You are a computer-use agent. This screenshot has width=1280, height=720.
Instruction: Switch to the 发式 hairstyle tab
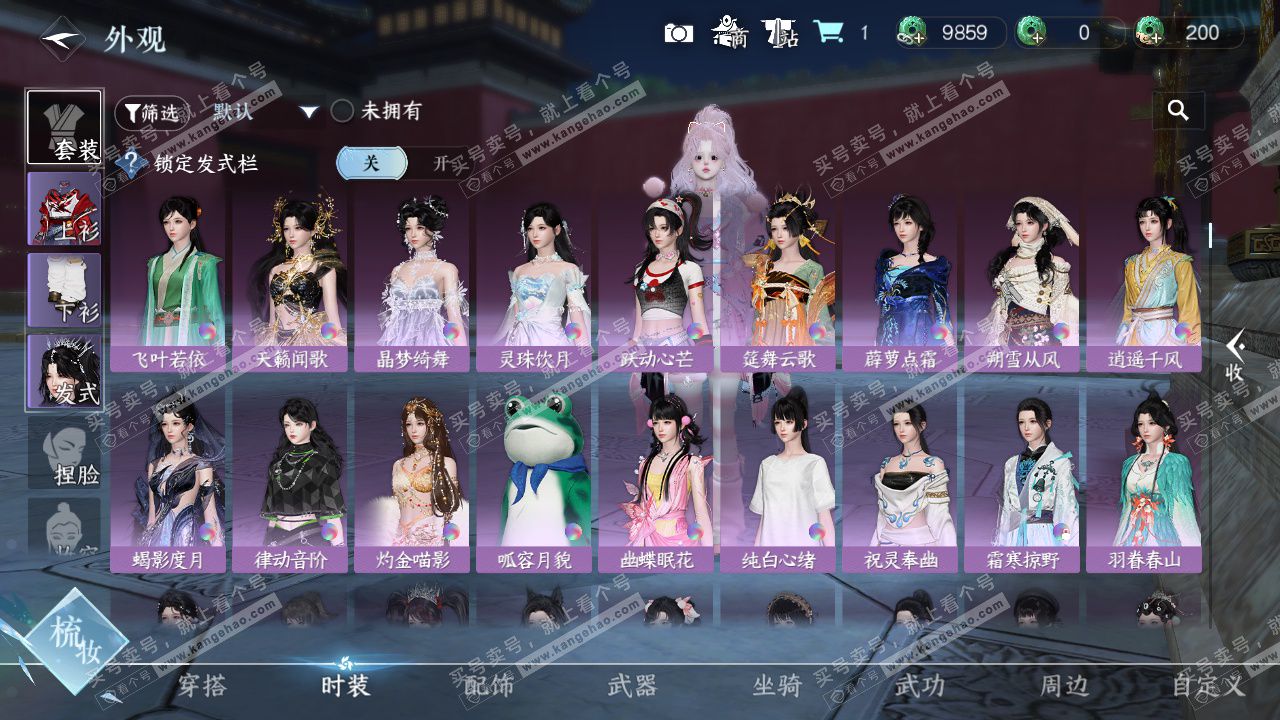point(64,371)
